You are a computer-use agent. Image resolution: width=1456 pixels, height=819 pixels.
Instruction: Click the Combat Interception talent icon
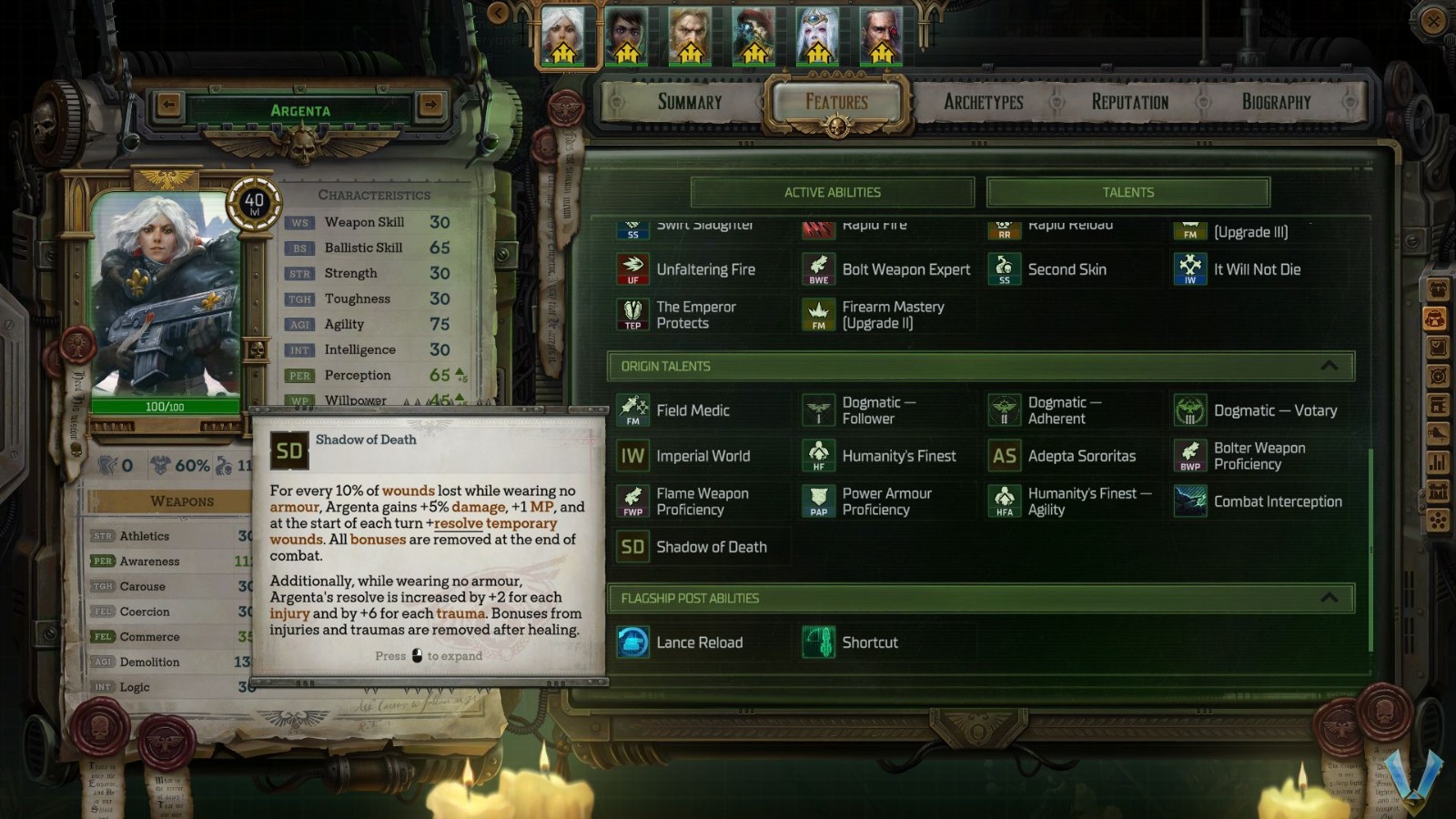point(1189,501)
